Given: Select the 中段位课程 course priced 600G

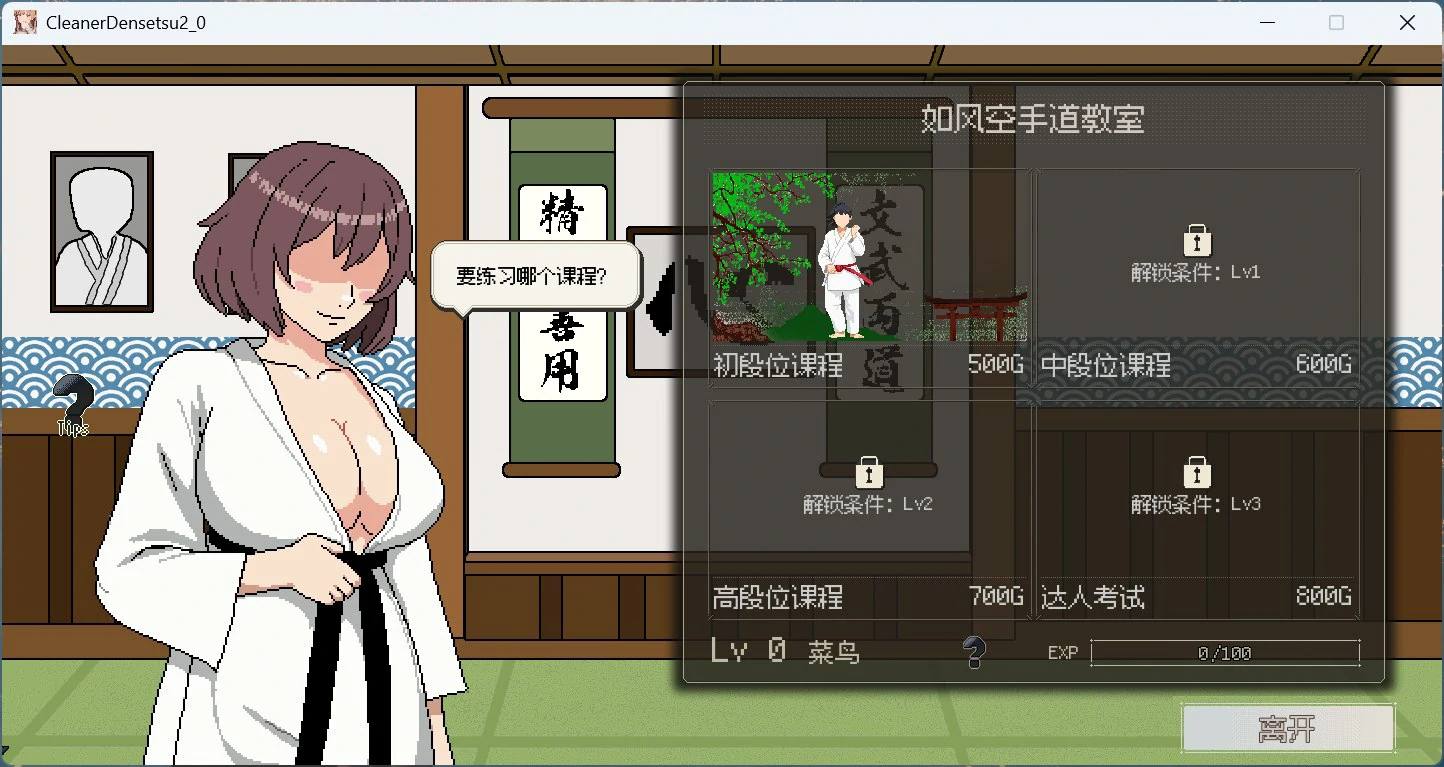Looking at the screenshot, I should pyautogui.click(x=1195, y=280).
